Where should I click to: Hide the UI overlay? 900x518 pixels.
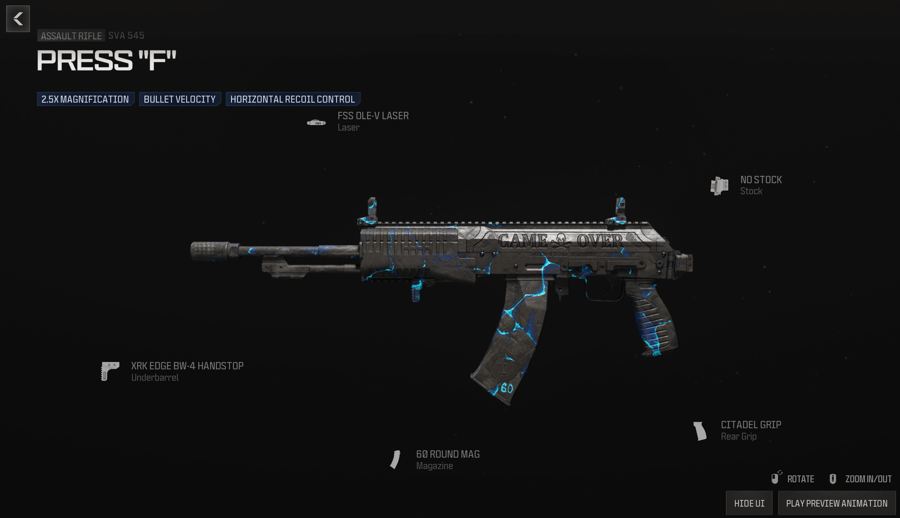(749, 503)
